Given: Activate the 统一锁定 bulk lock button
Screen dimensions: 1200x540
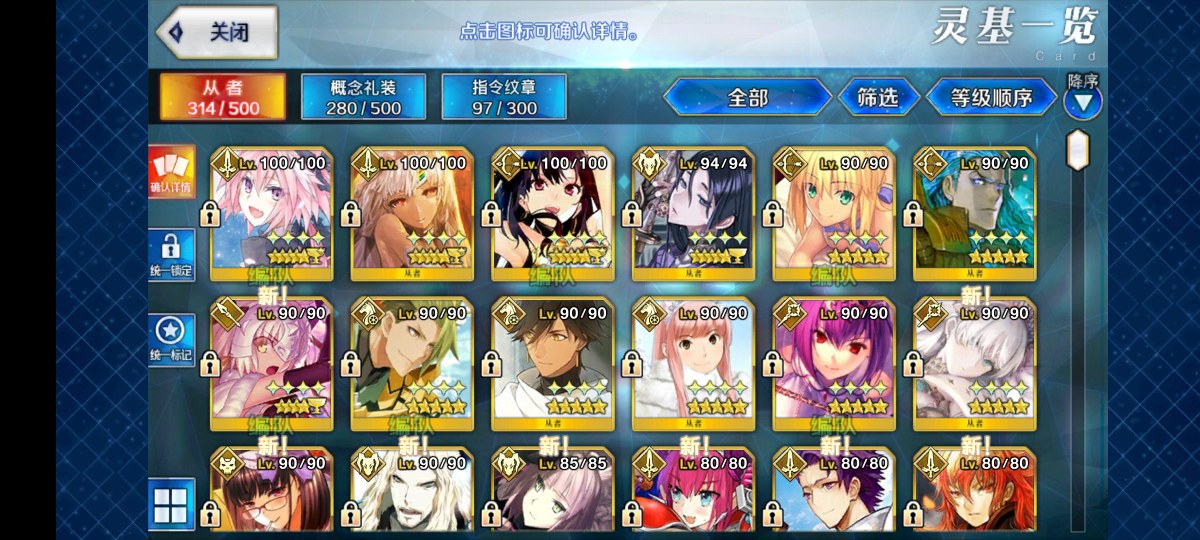Looking at the screenshot, I should [172, 256].
